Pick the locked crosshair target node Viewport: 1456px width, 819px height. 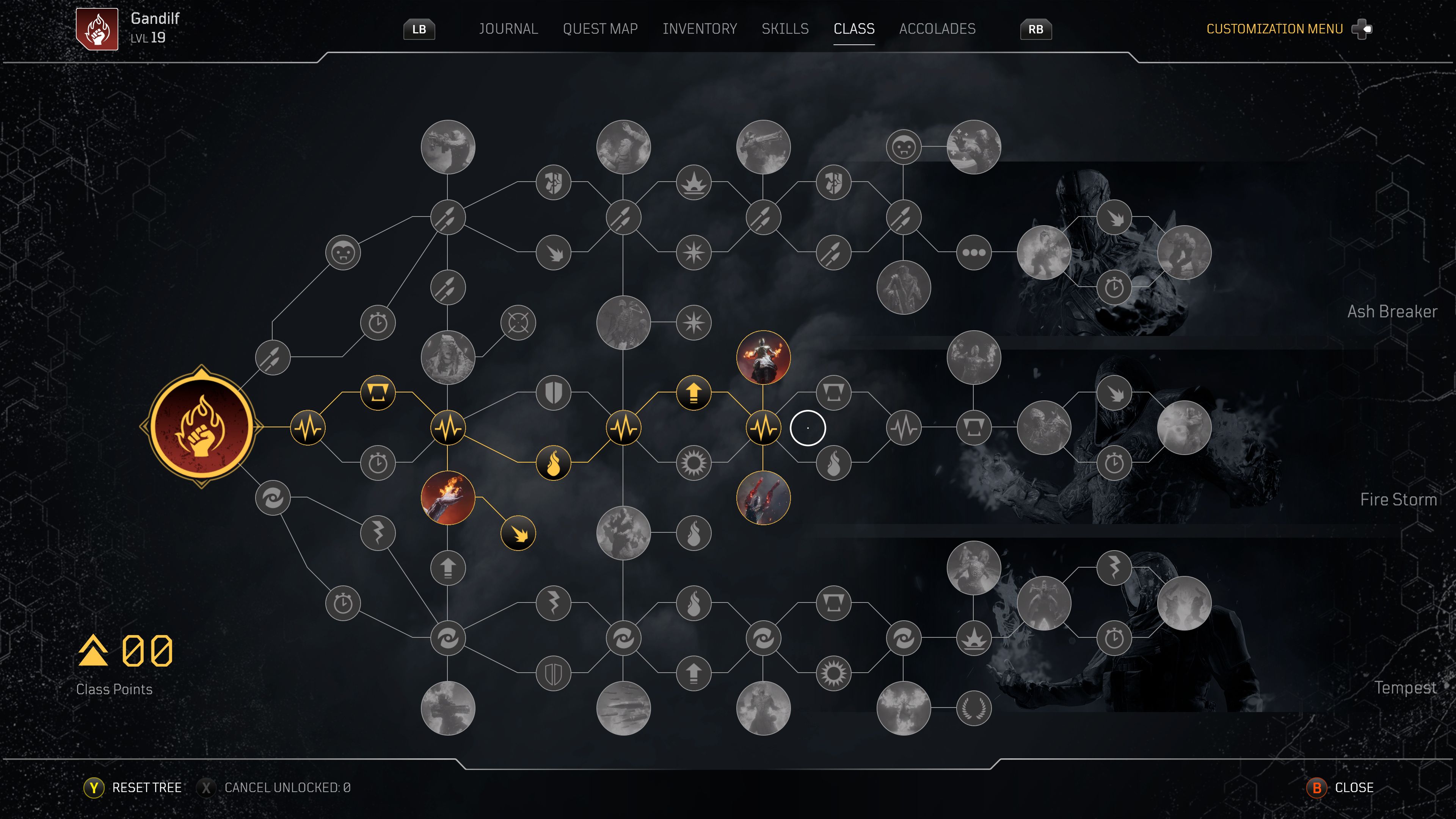518,322
